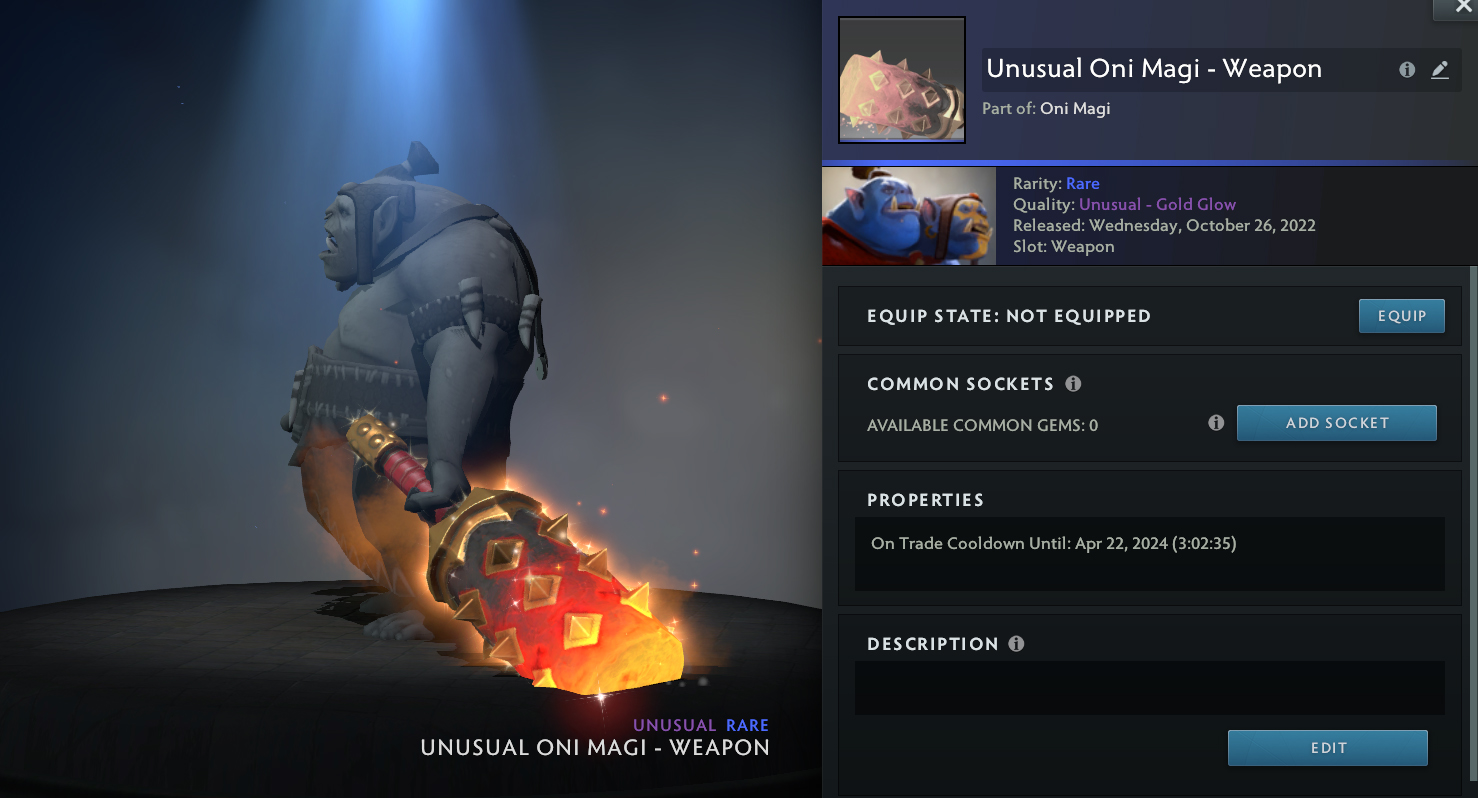Rename item with the pencil icon
Screen dimensions: 1478x798
(1439, 70)
